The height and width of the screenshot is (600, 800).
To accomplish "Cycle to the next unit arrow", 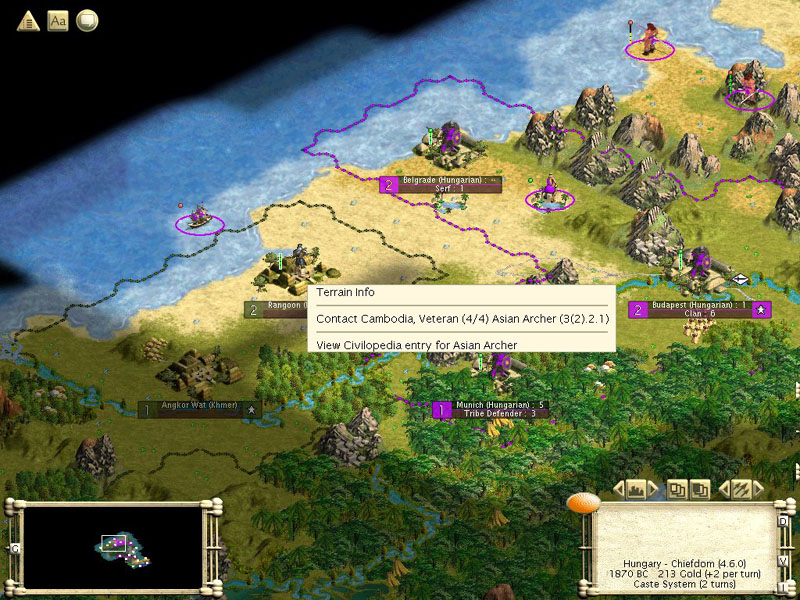I will (757, 489).
